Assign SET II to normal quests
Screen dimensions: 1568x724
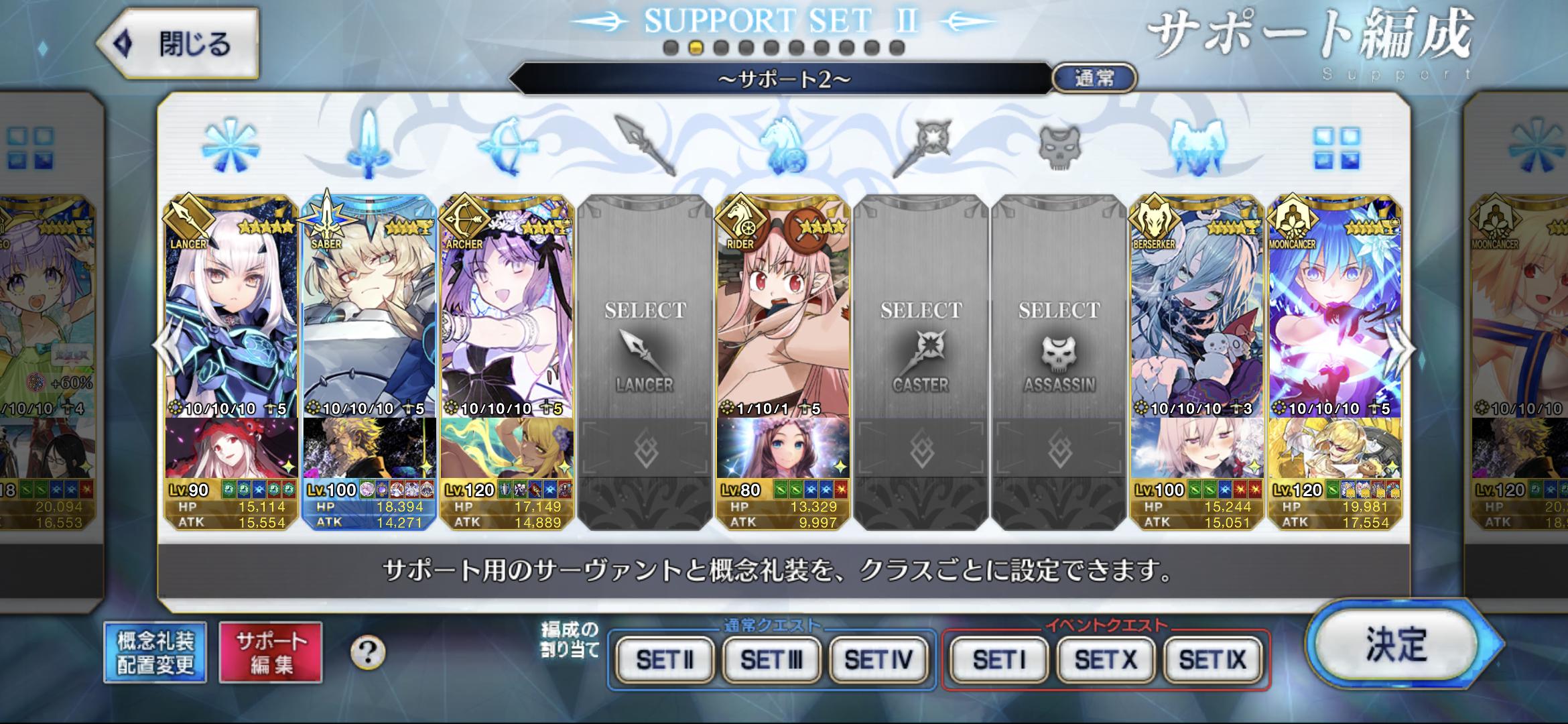[665, 660]
